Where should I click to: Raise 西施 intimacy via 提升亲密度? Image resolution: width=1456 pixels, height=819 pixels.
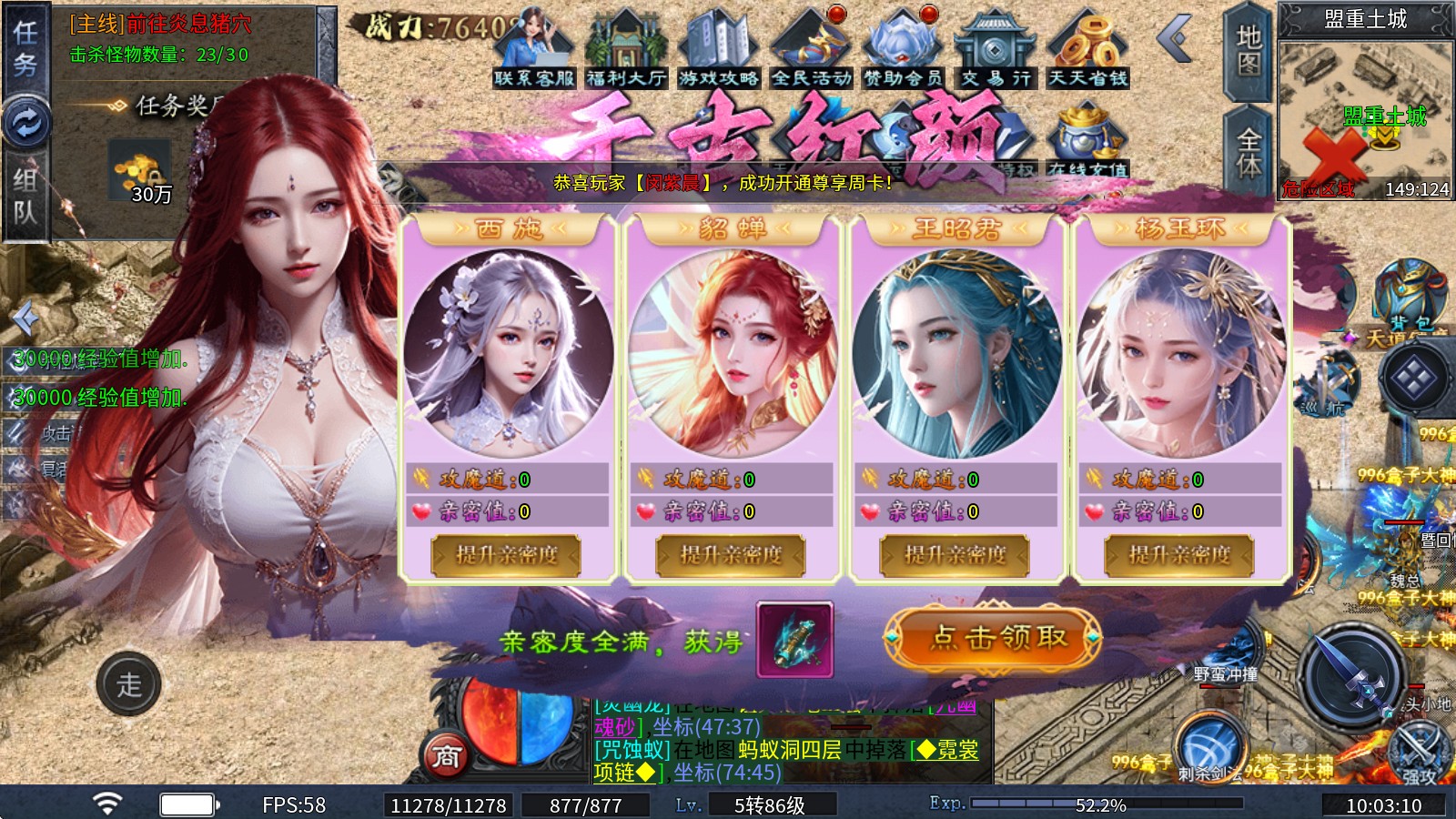pyautogui.click(x=506, y=555)
